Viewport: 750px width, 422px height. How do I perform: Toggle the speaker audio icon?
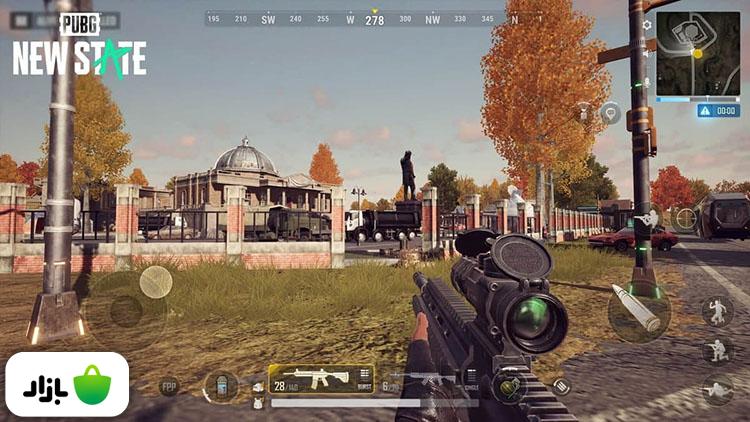(647, 52)
